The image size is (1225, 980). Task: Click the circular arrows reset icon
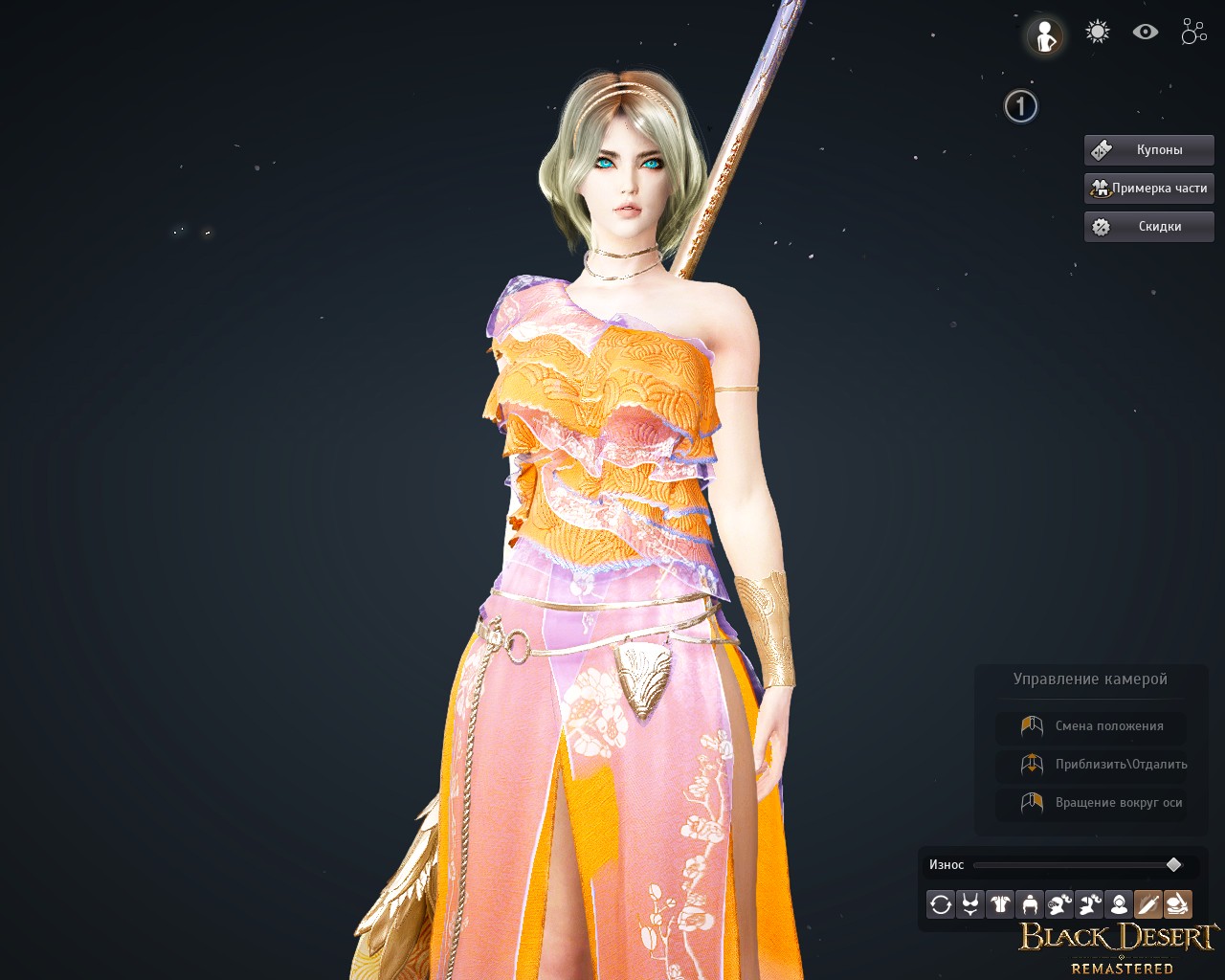click(941, 904)
